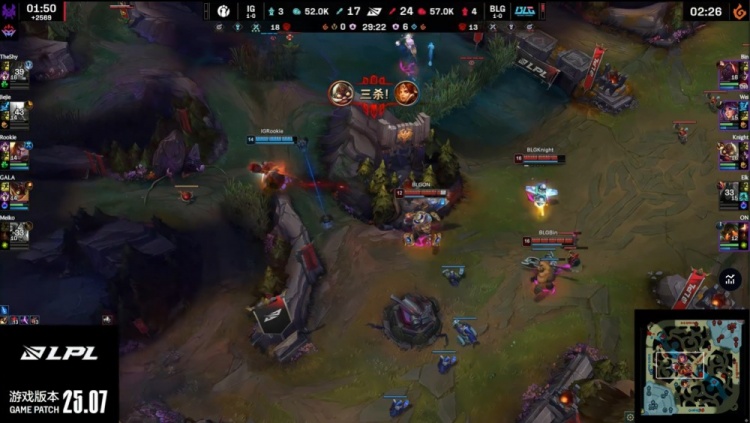Viewport: 750px width, 423px height.
Task: Click the LPL logo banner
Action: (x=60, y=353)
